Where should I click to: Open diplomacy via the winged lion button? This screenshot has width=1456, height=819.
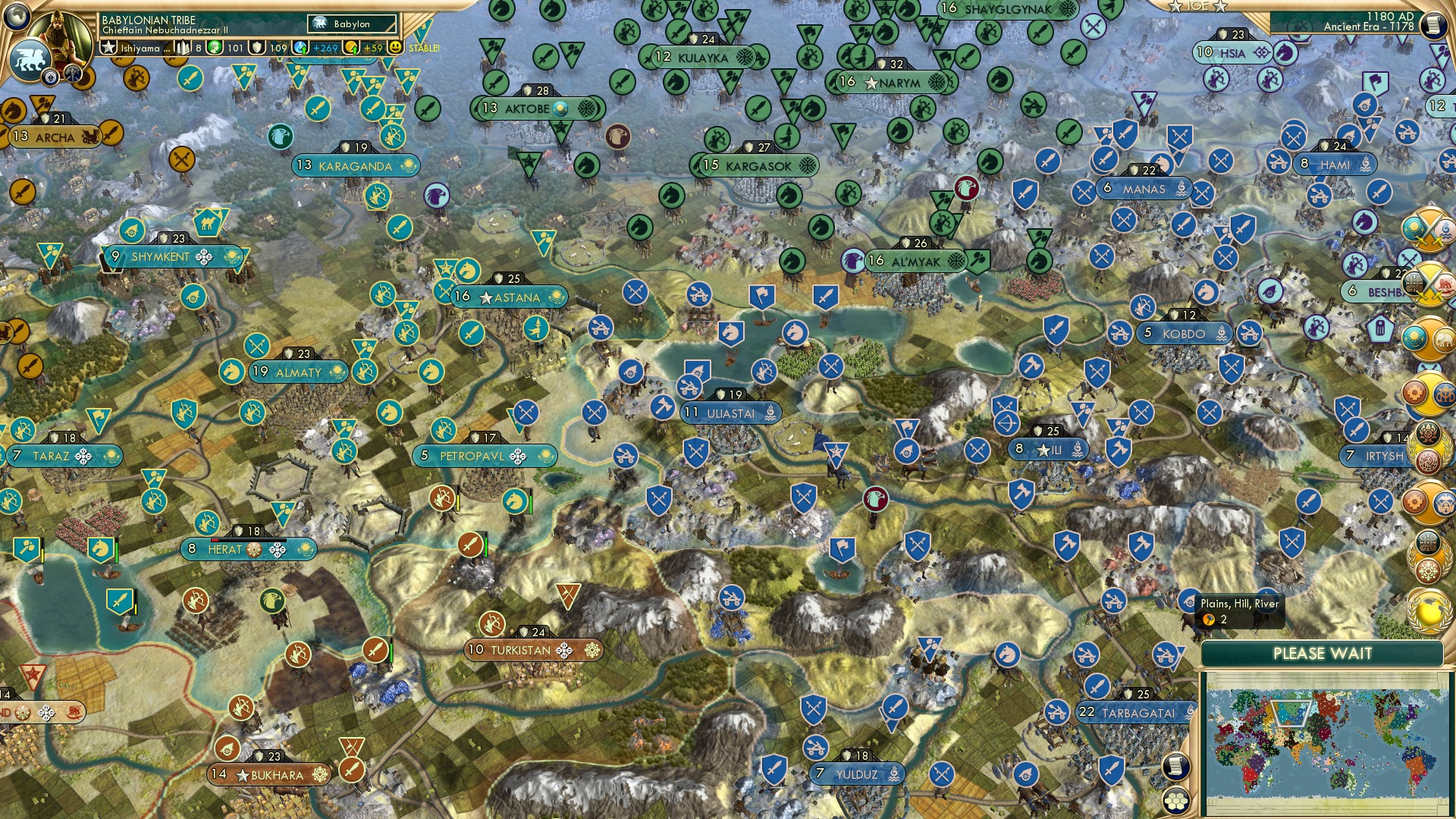(x=30, y=59)
